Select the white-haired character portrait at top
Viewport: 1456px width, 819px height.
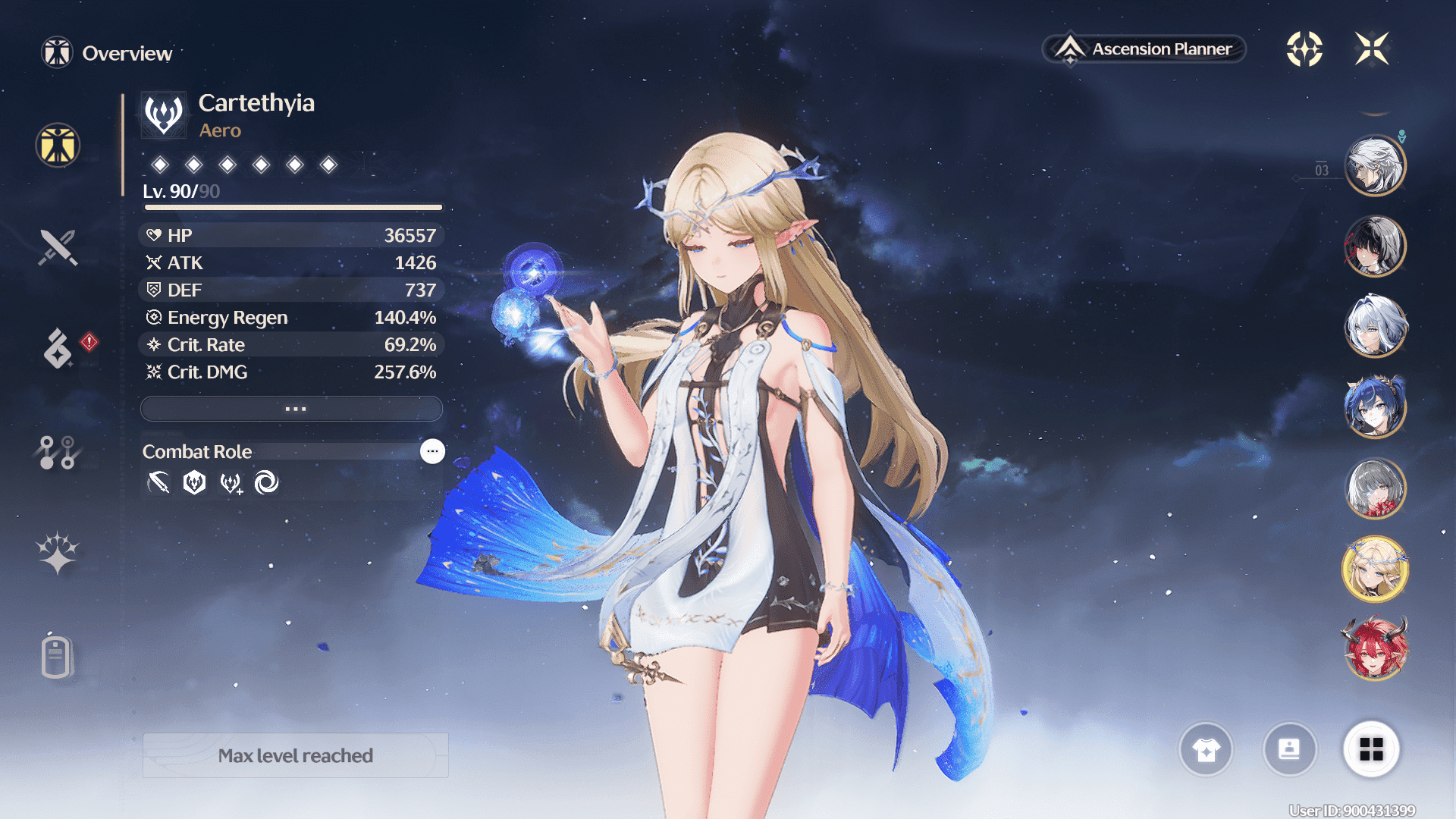pos(1375,165)
